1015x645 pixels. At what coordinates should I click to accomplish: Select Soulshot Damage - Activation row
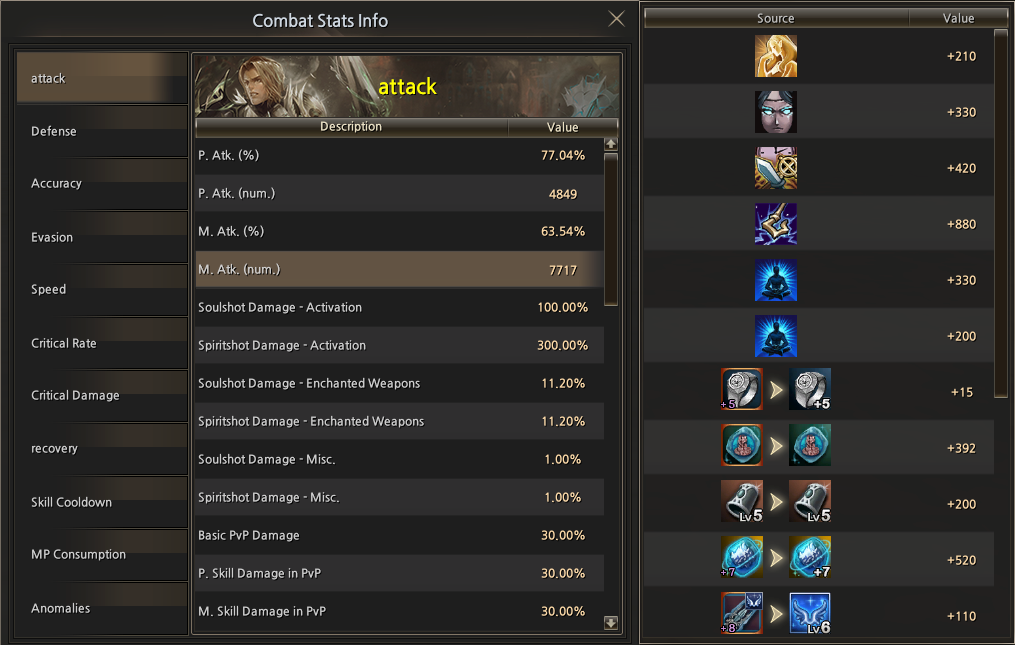tap(400, 308)
